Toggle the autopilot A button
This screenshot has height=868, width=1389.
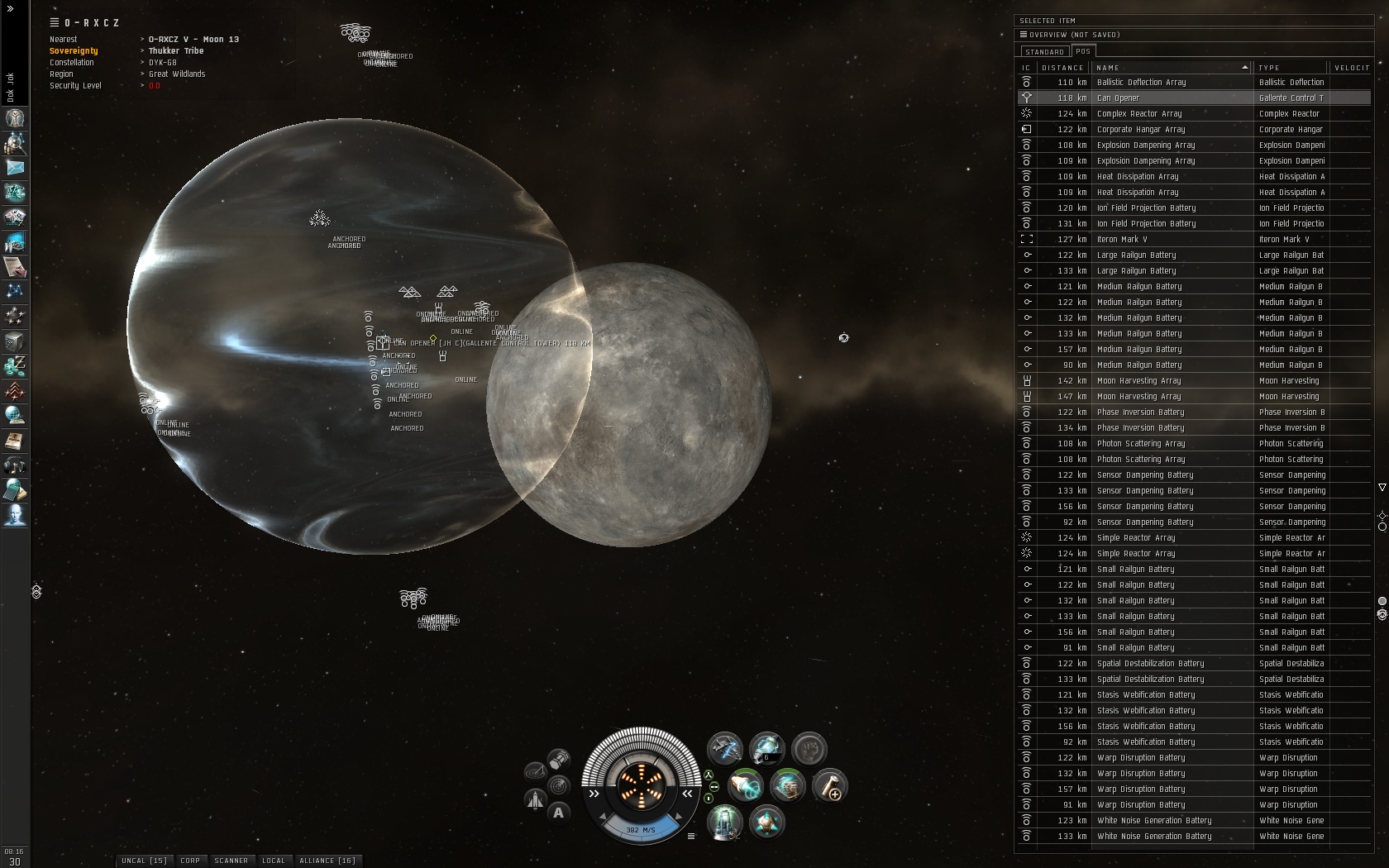[559, 813]
